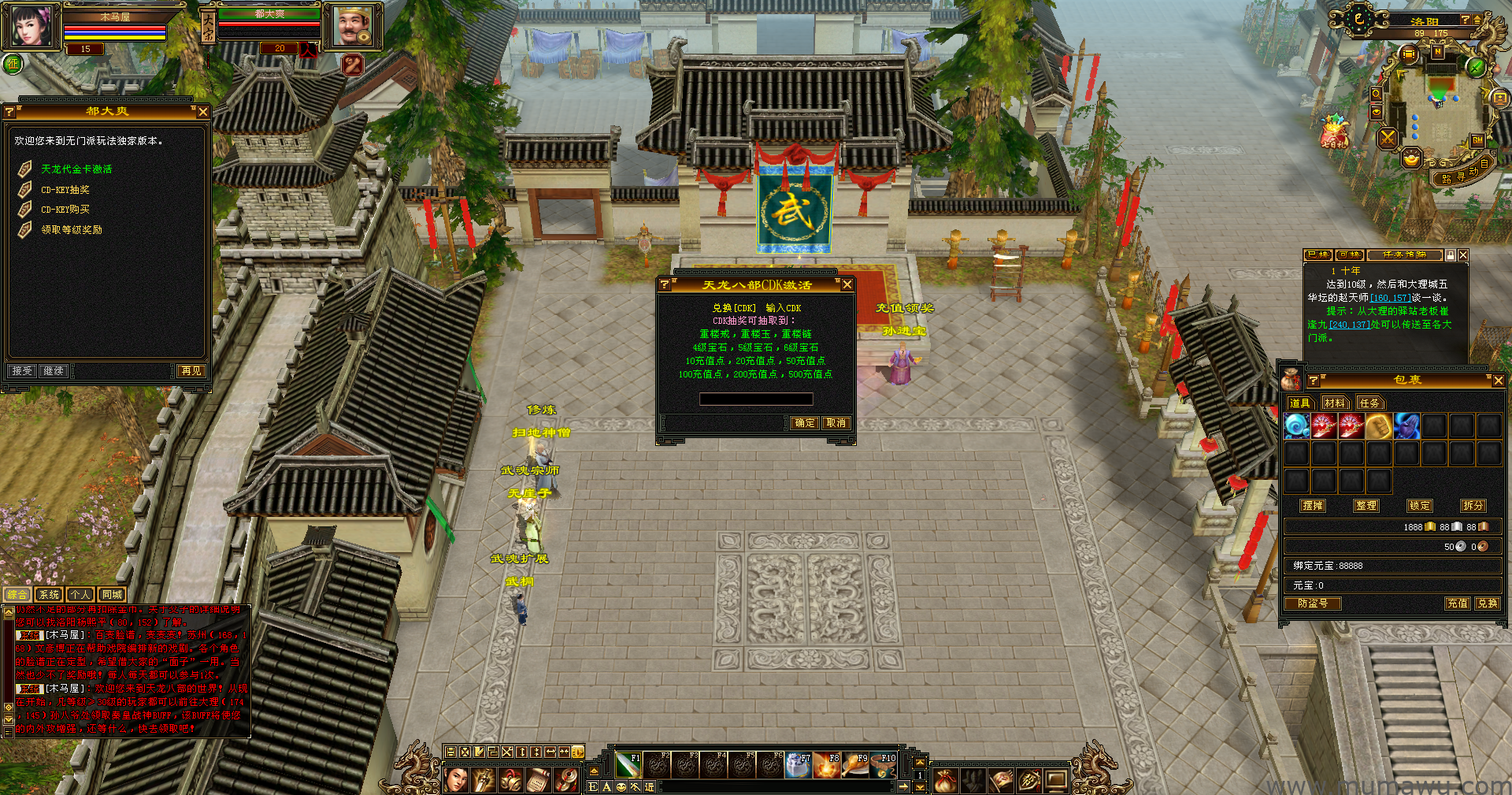Close the 都大爽 NPC dialogue window
The height and width of the screenshot is (795, 1512).
(203, 112)
